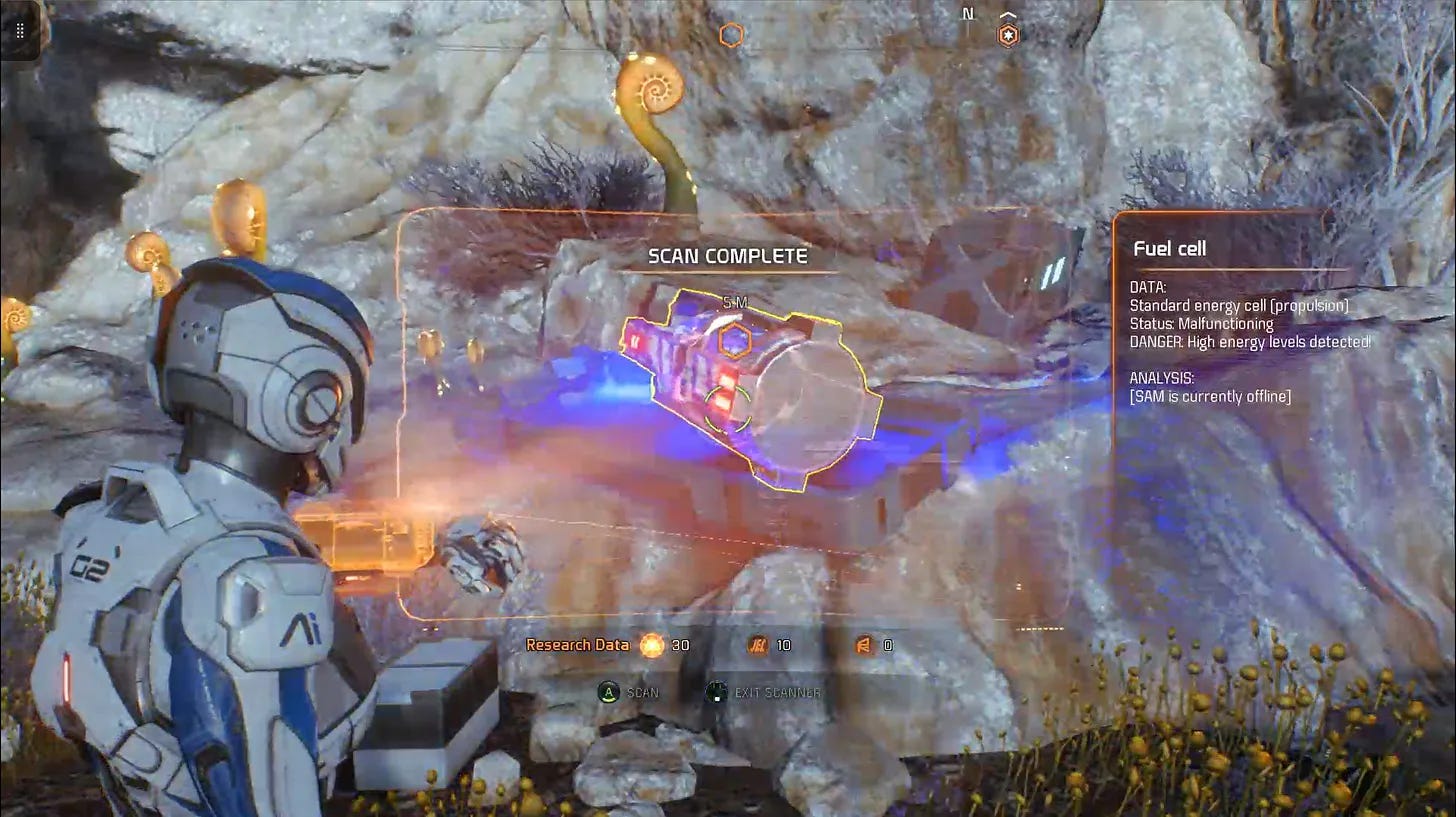The image size is (1456, 817).
Task: Select the objective marker on the compass
Action: [x=1009, y=36]
